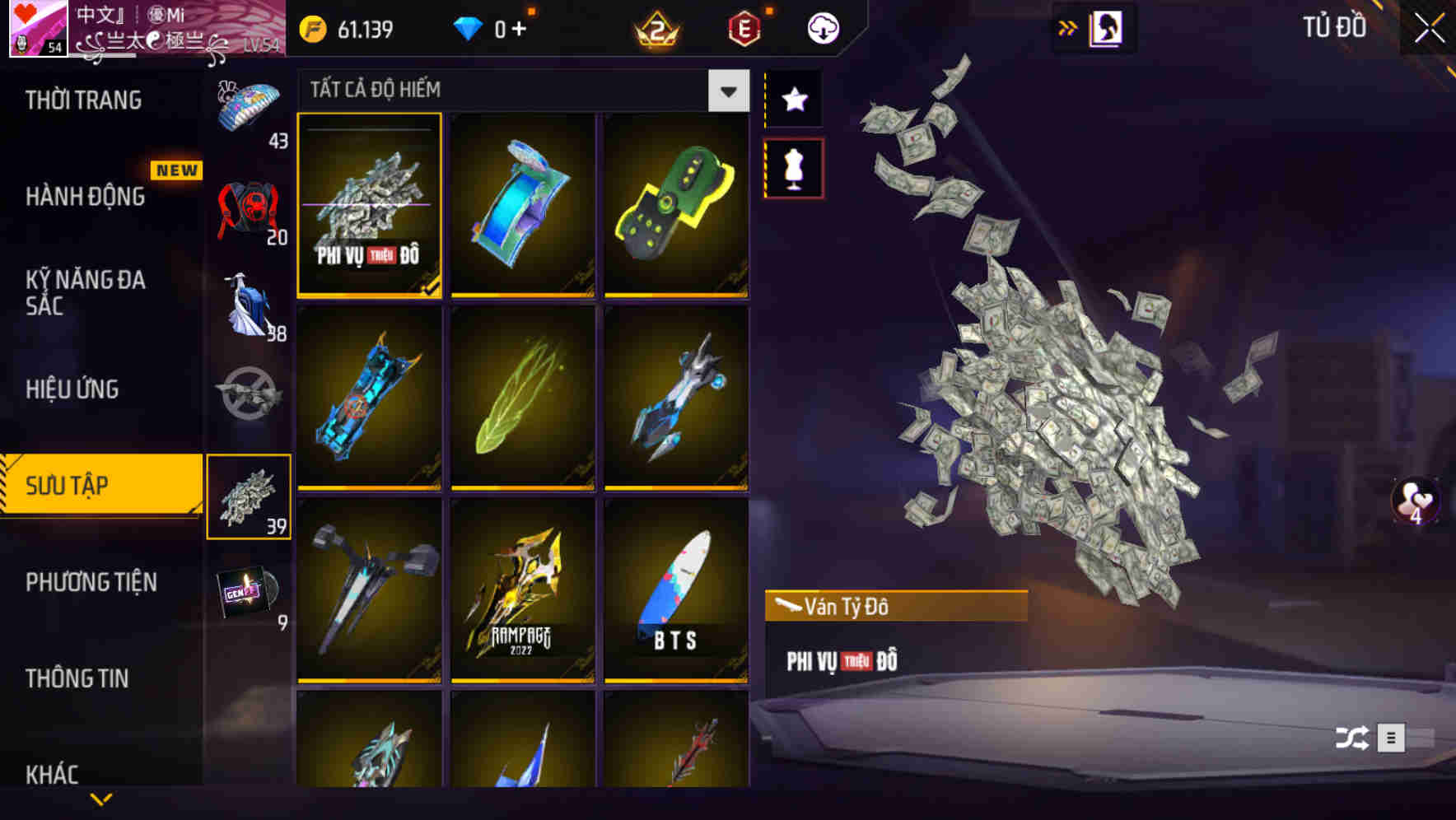Click the cloud download icon in the top bar
The height and width of the screenshot is (820, 1456).
coord(821,27)
